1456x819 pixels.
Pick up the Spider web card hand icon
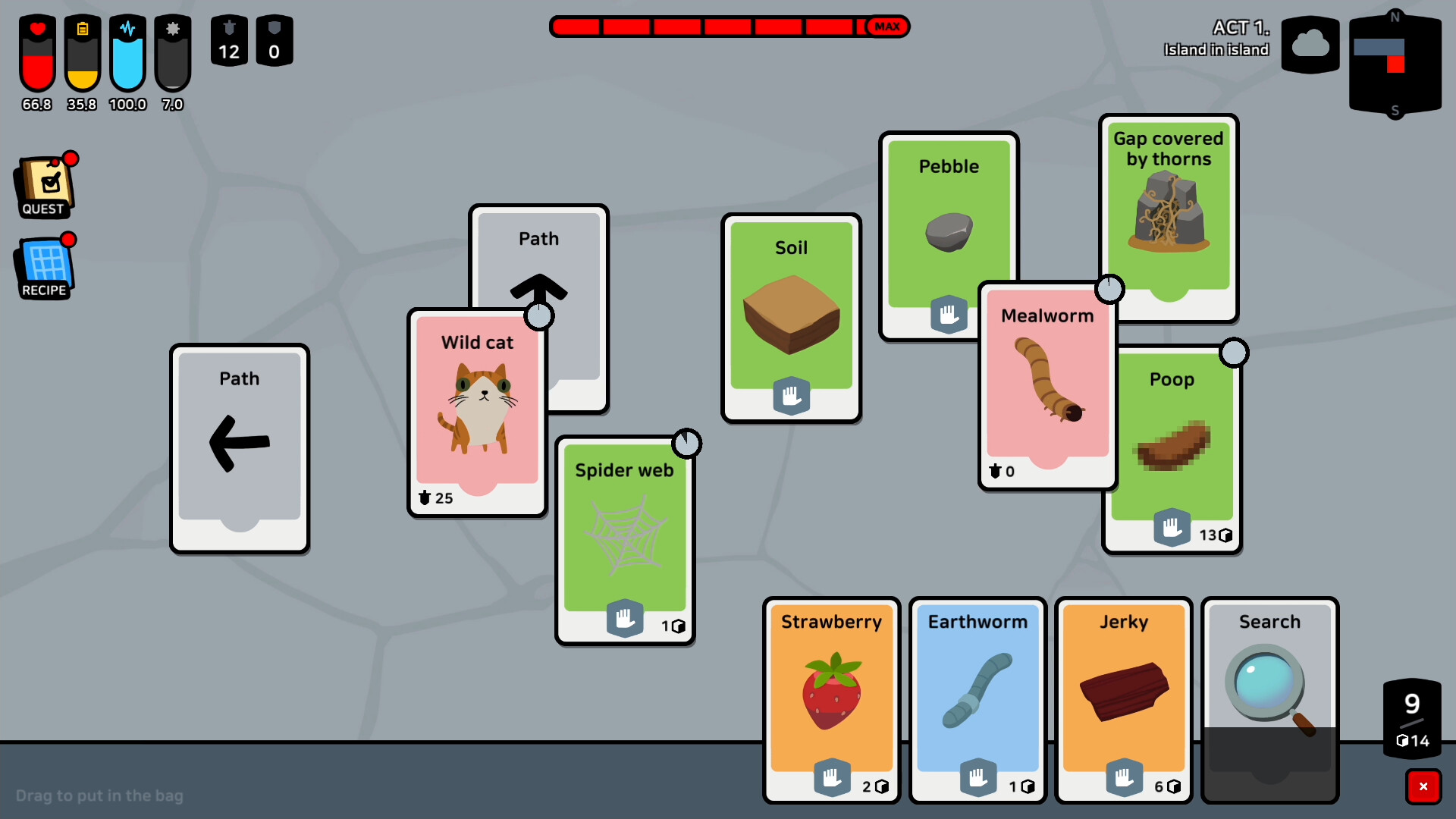[x=625, y=618]
